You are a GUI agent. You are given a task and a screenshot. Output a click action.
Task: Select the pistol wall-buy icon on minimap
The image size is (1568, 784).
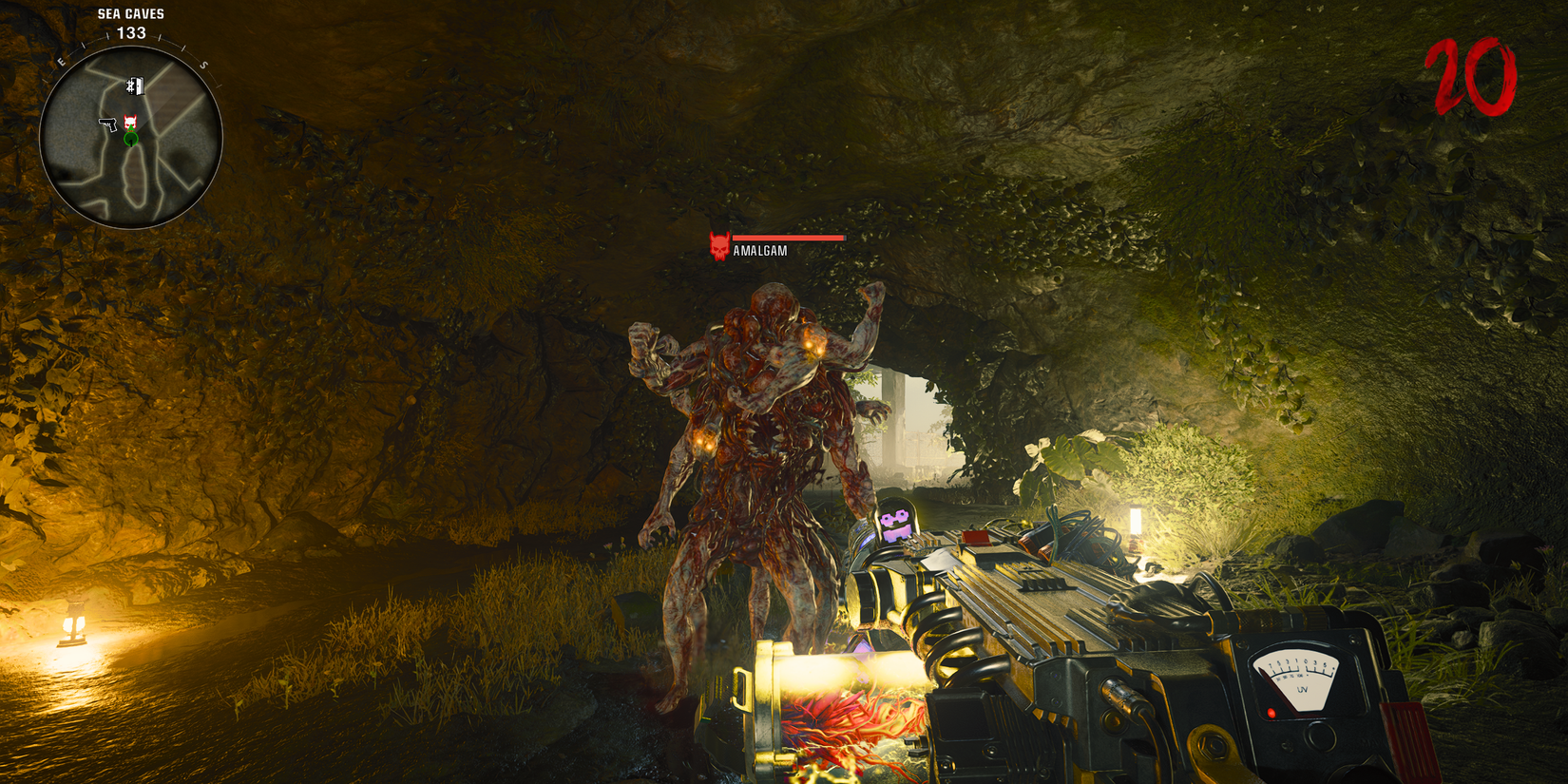[x=107, y=124]
